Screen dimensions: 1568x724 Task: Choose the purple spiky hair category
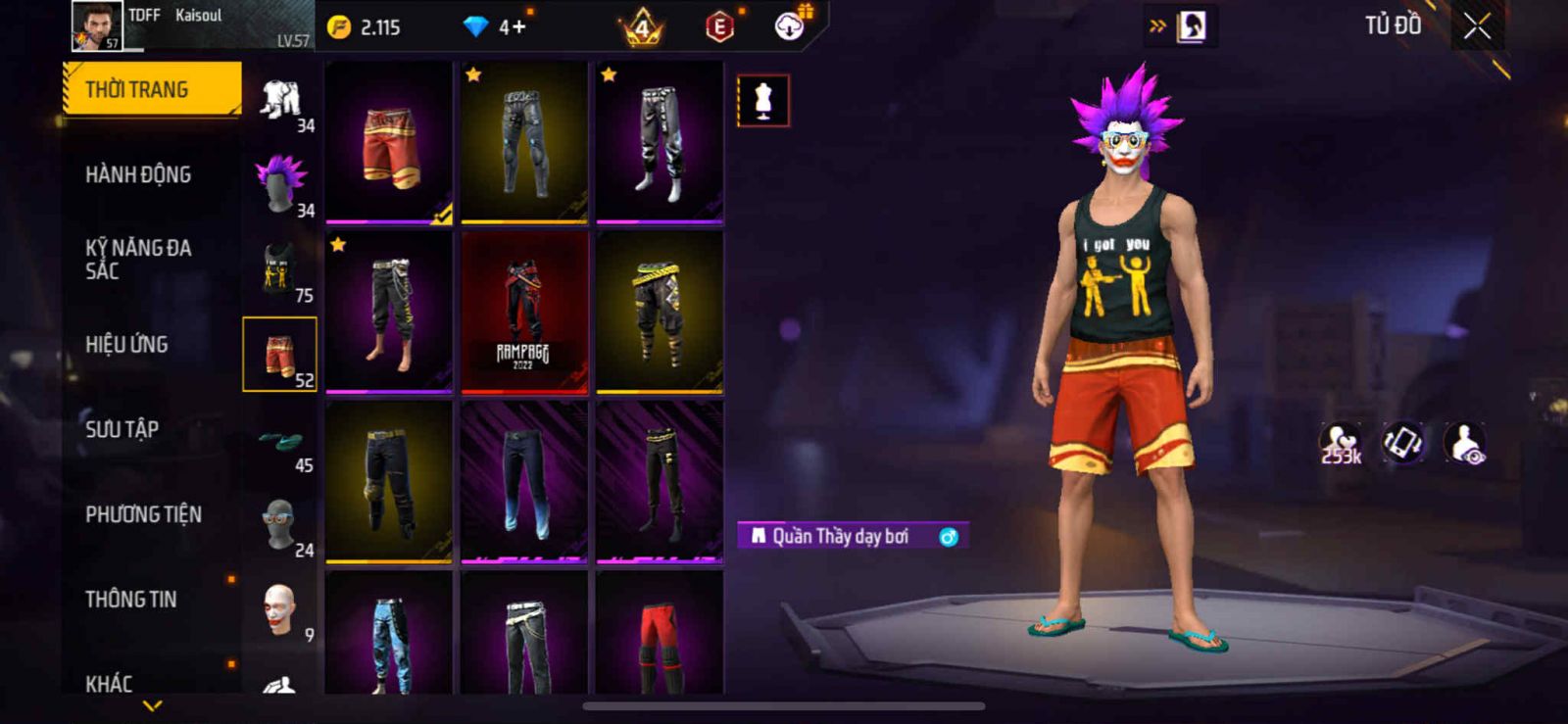280,184
